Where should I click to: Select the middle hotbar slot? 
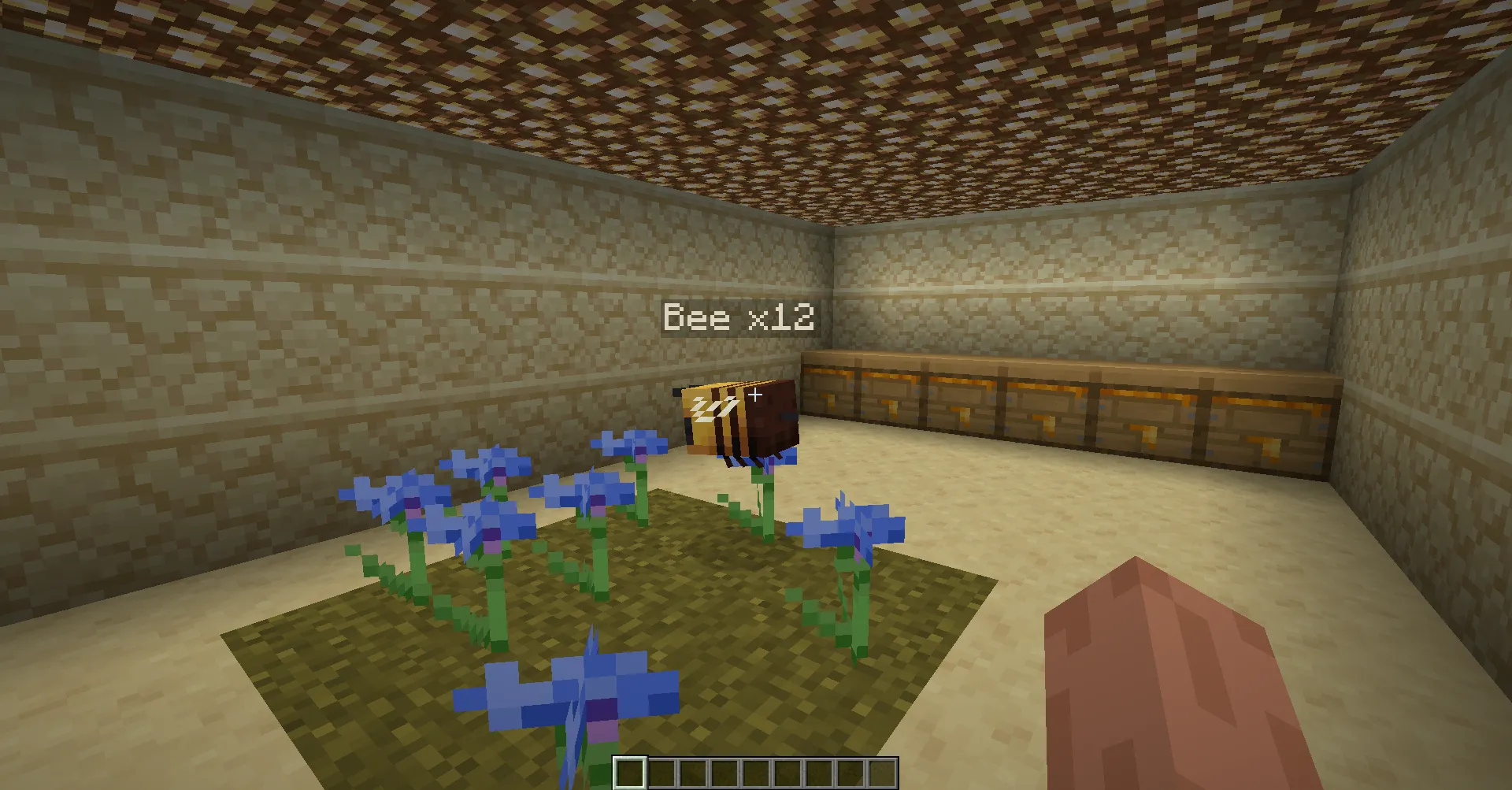pyautogui.click(x=758, y=773)
